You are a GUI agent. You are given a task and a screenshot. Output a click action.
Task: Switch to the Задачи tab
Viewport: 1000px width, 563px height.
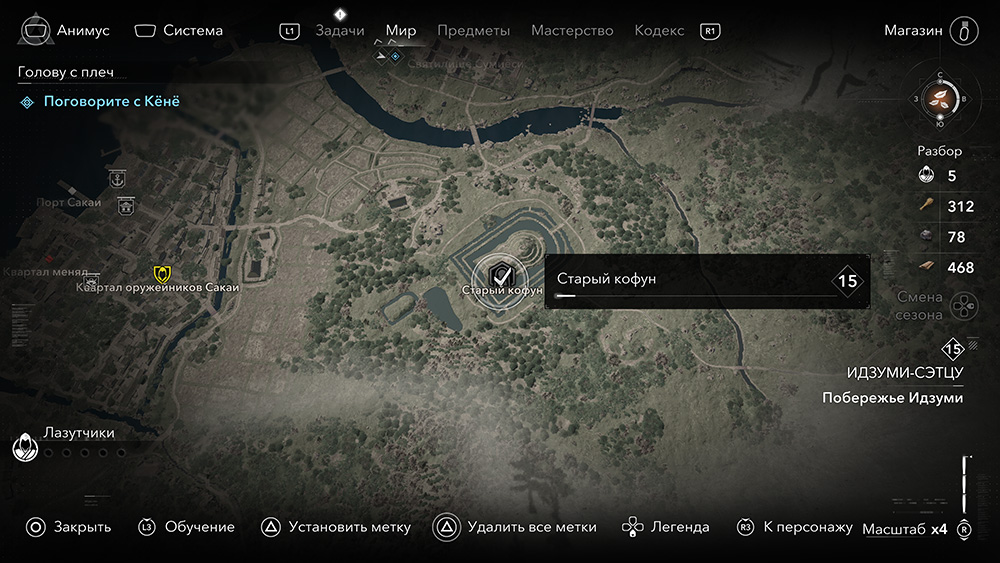click(x=339, y=31)
